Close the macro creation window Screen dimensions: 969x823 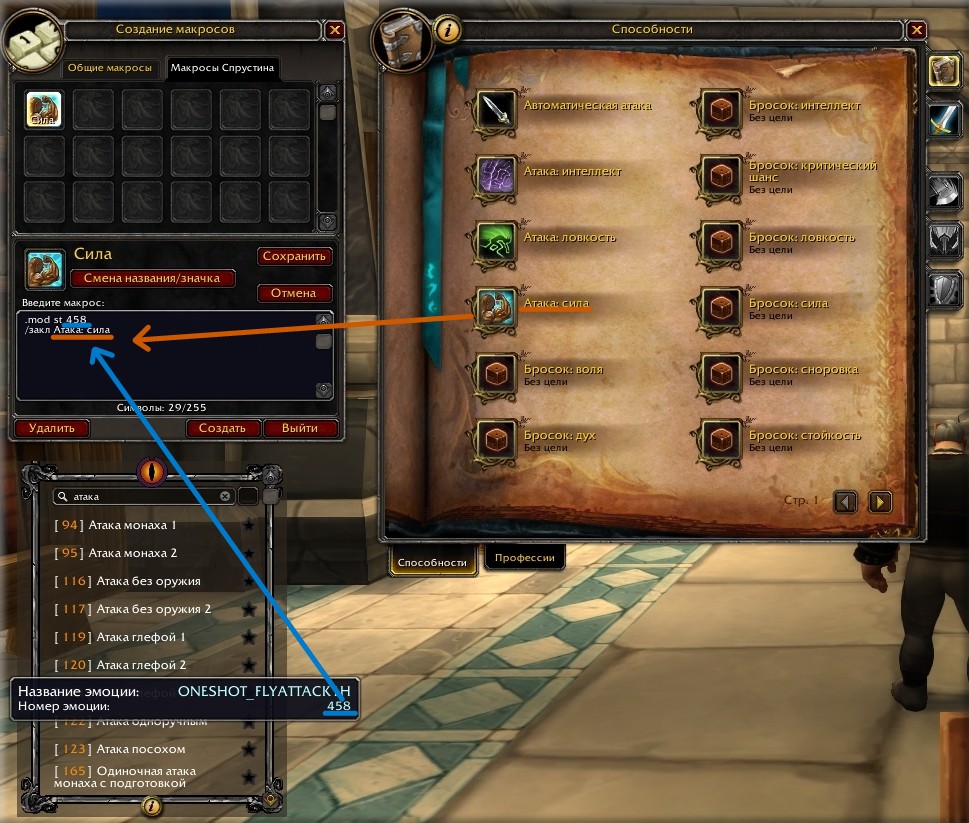click(335, 30)
